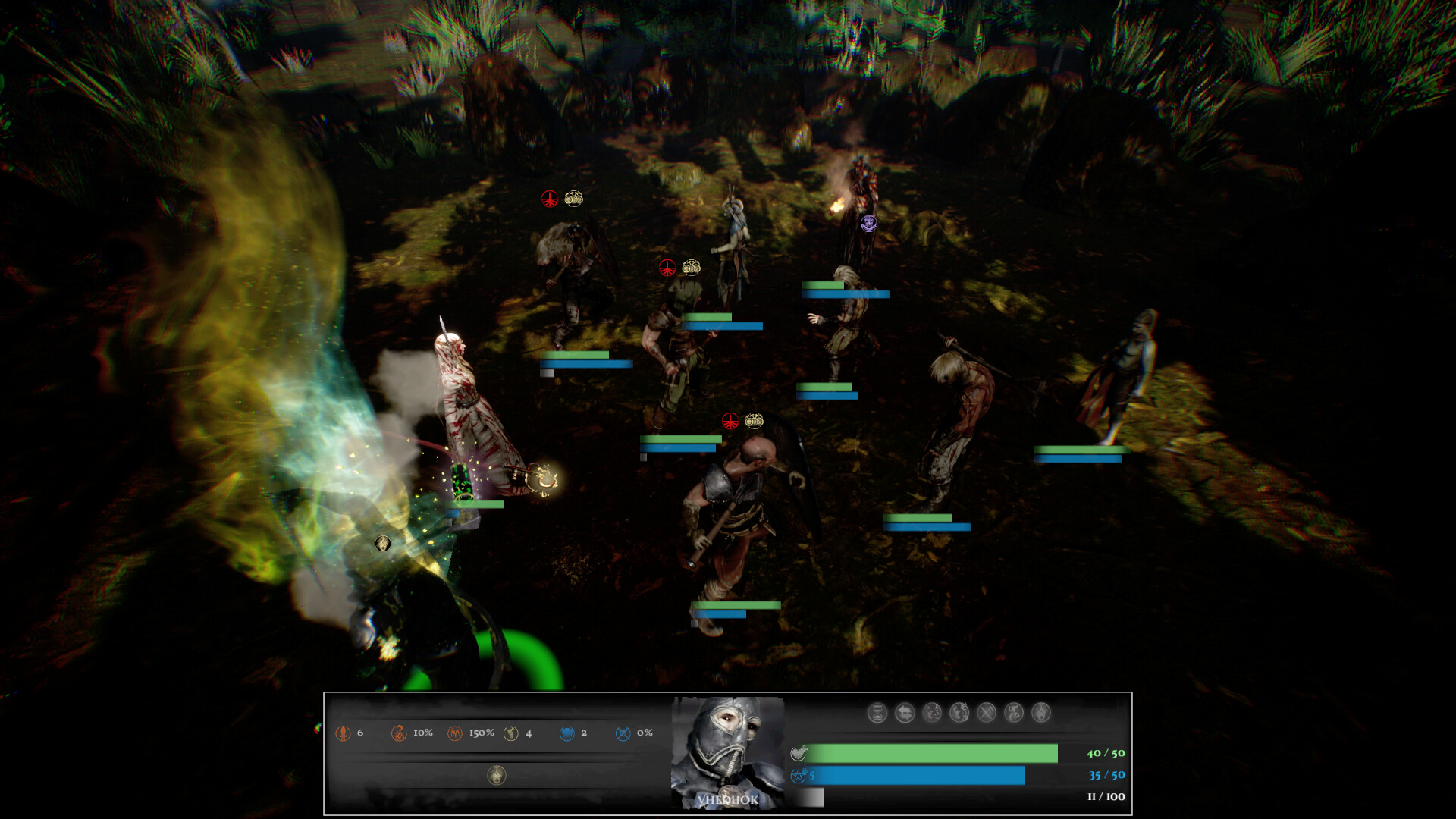Select the demon head ability icon
The image size is (1456, 819).
932,712
